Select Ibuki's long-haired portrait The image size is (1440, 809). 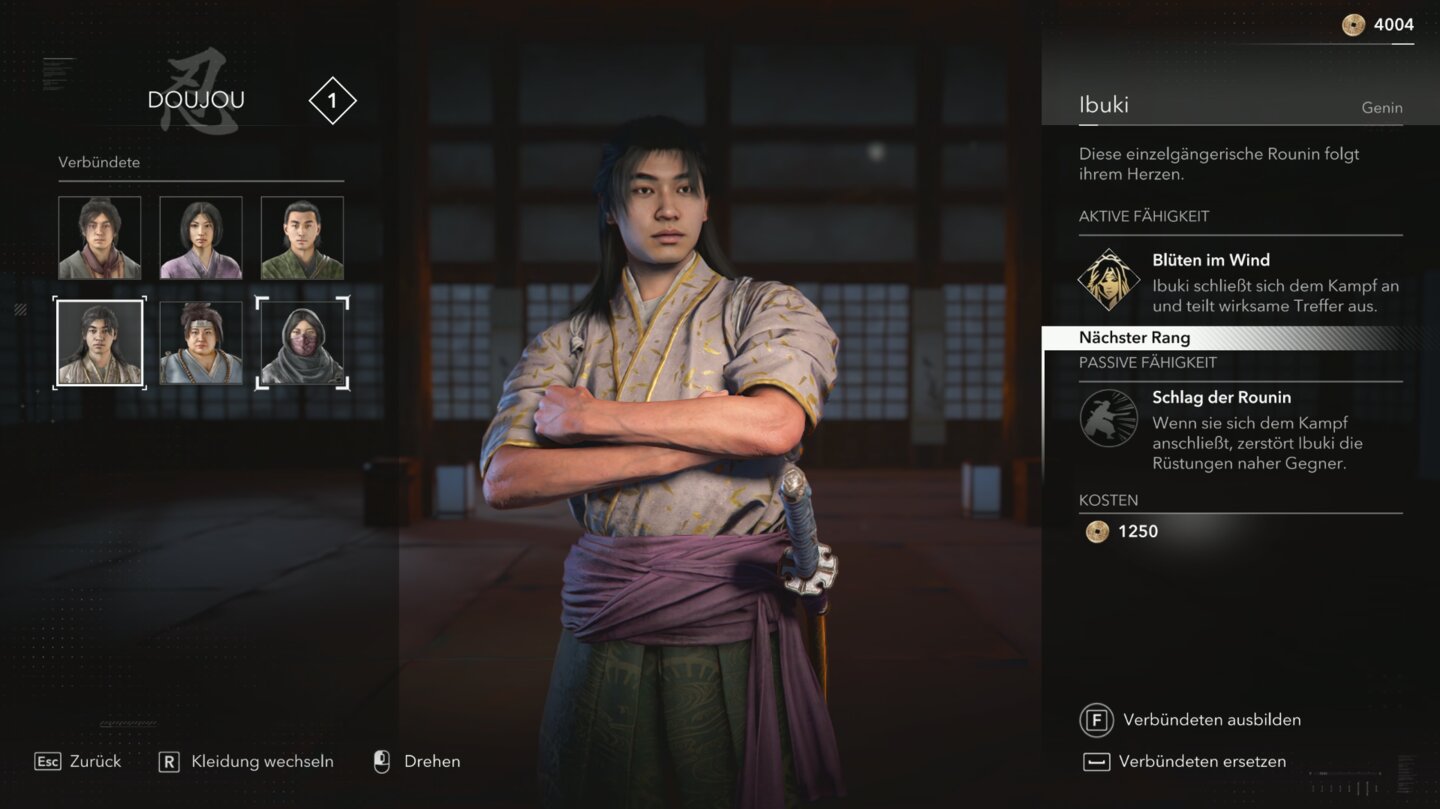(100, 343)
